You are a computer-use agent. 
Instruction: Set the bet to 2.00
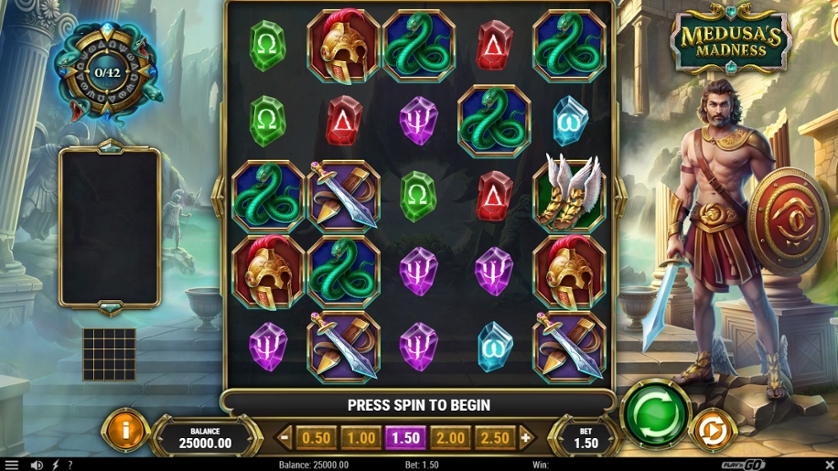[x=451, y=438]
